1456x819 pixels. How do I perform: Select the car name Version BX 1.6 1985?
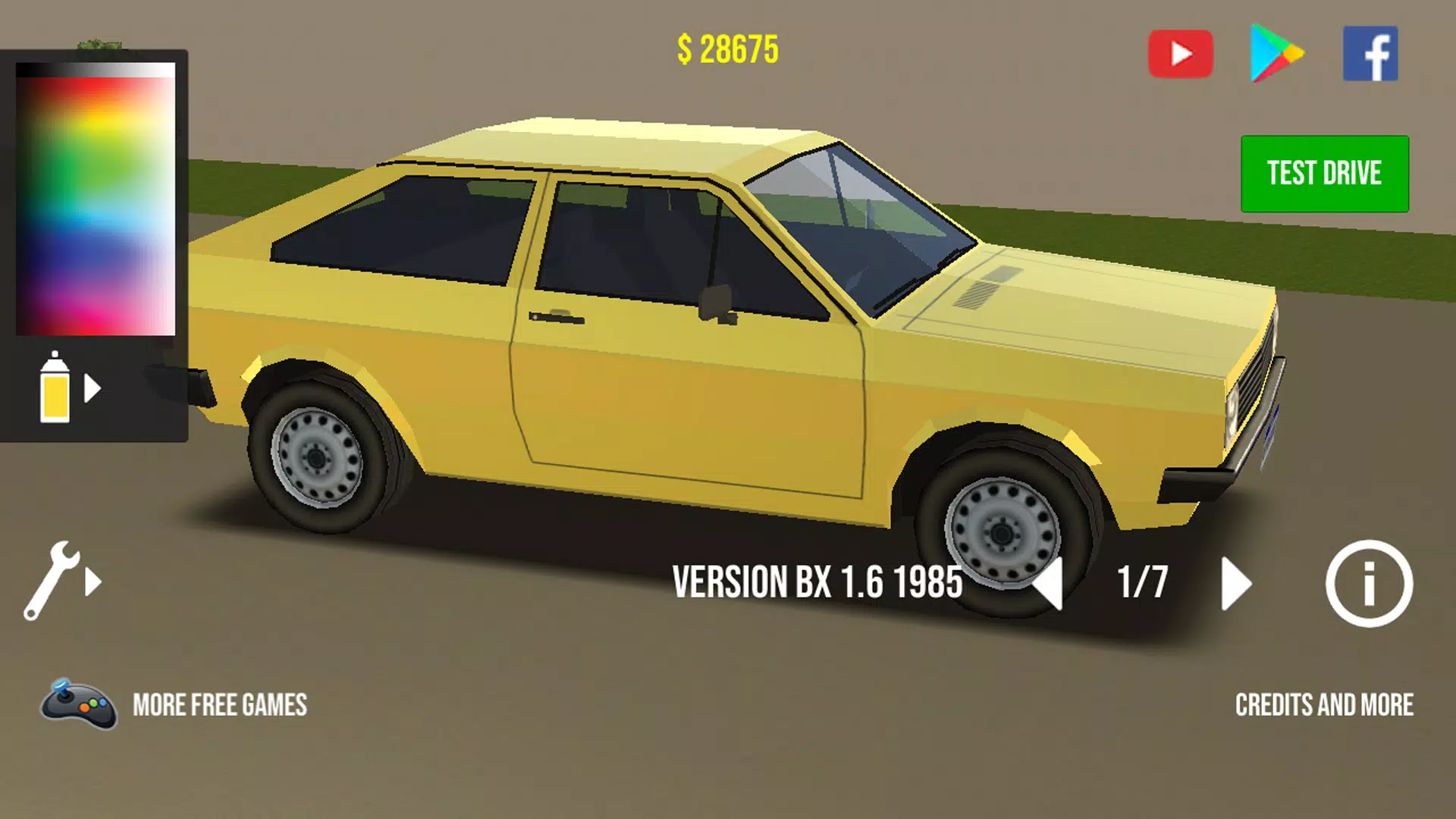coord(817,582)
